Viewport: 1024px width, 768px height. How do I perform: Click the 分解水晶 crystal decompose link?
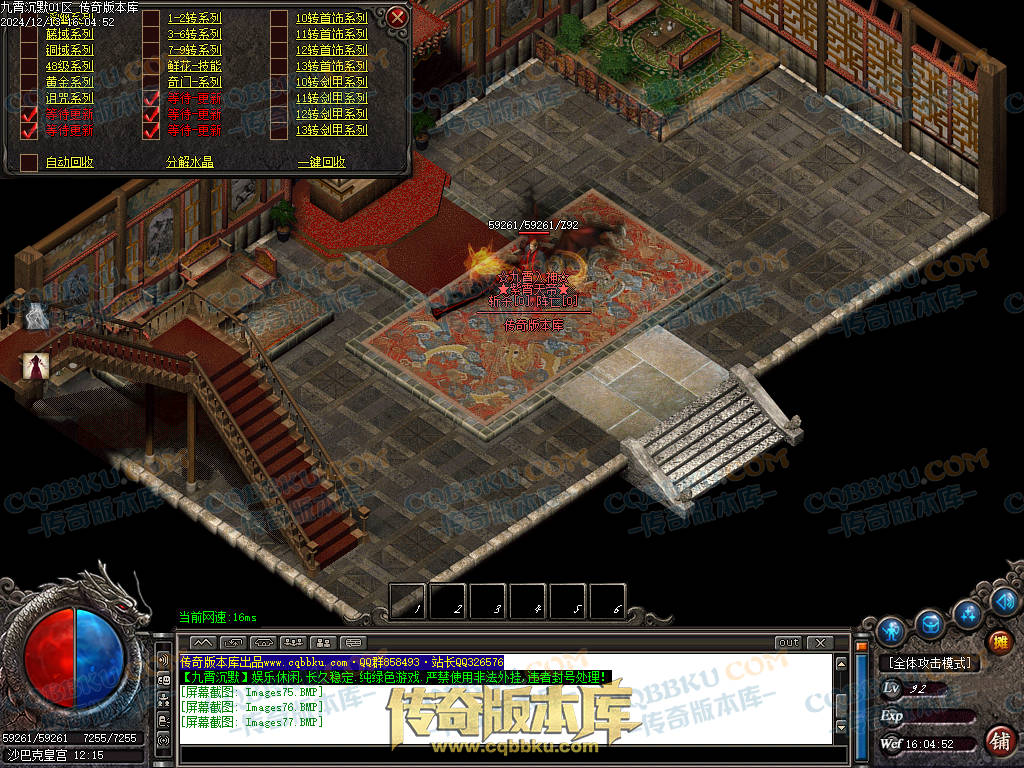click(190, 162)
